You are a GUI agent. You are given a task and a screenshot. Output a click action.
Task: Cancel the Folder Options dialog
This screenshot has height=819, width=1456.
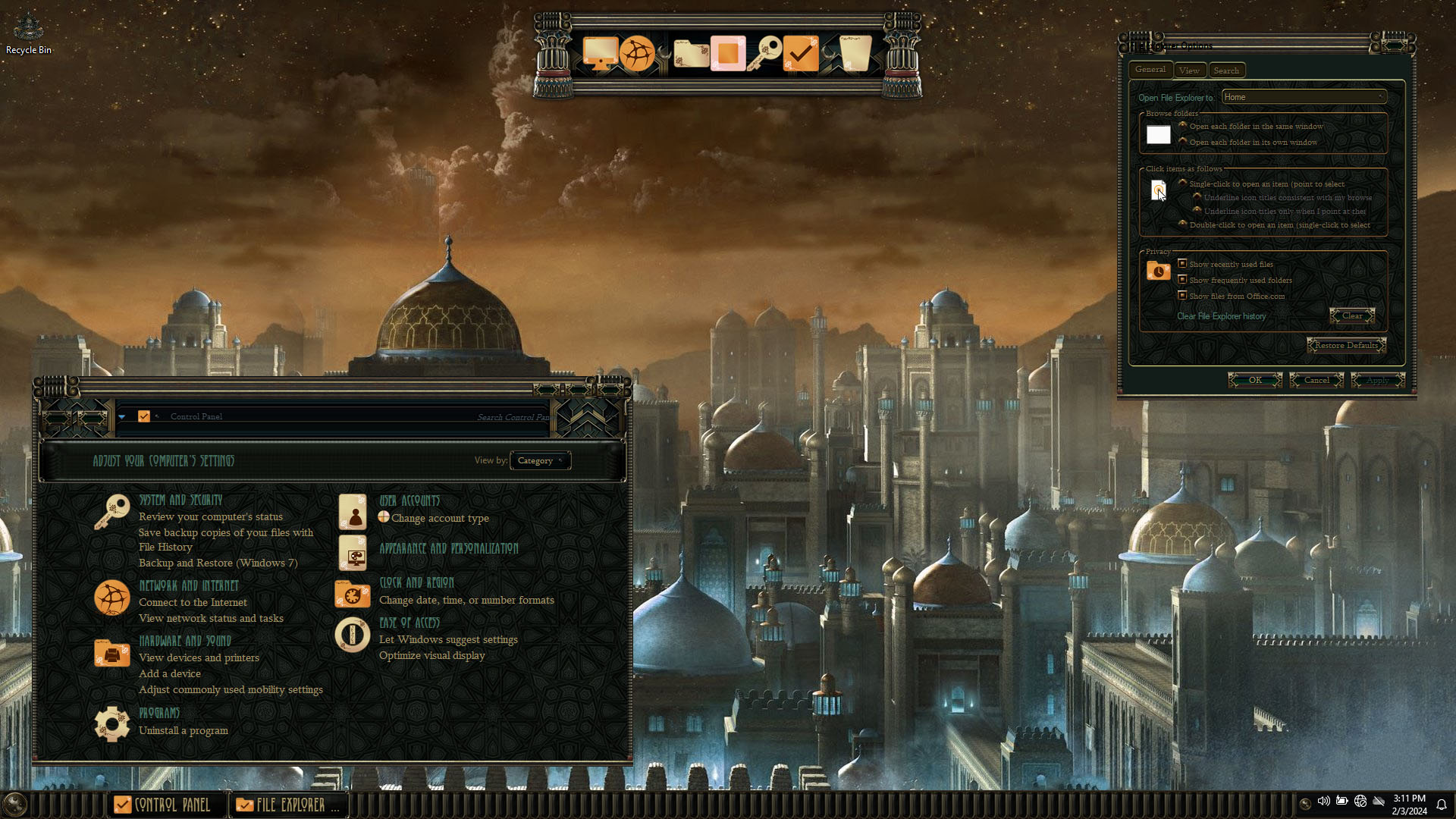click(1316, 380)
